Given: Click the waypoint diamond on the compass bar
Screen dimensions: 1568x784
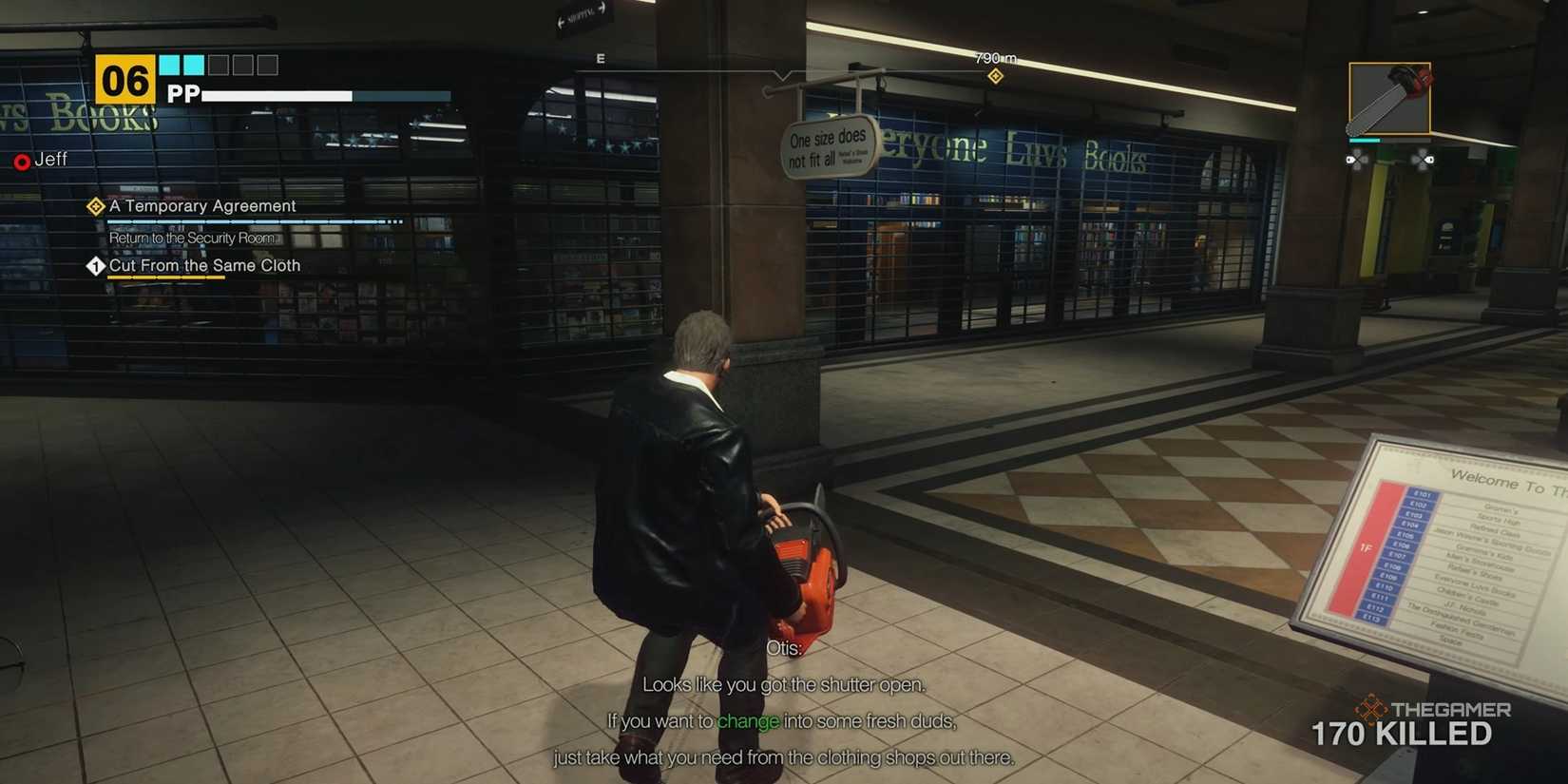Looking at the screenshot, I should point(996,74).
